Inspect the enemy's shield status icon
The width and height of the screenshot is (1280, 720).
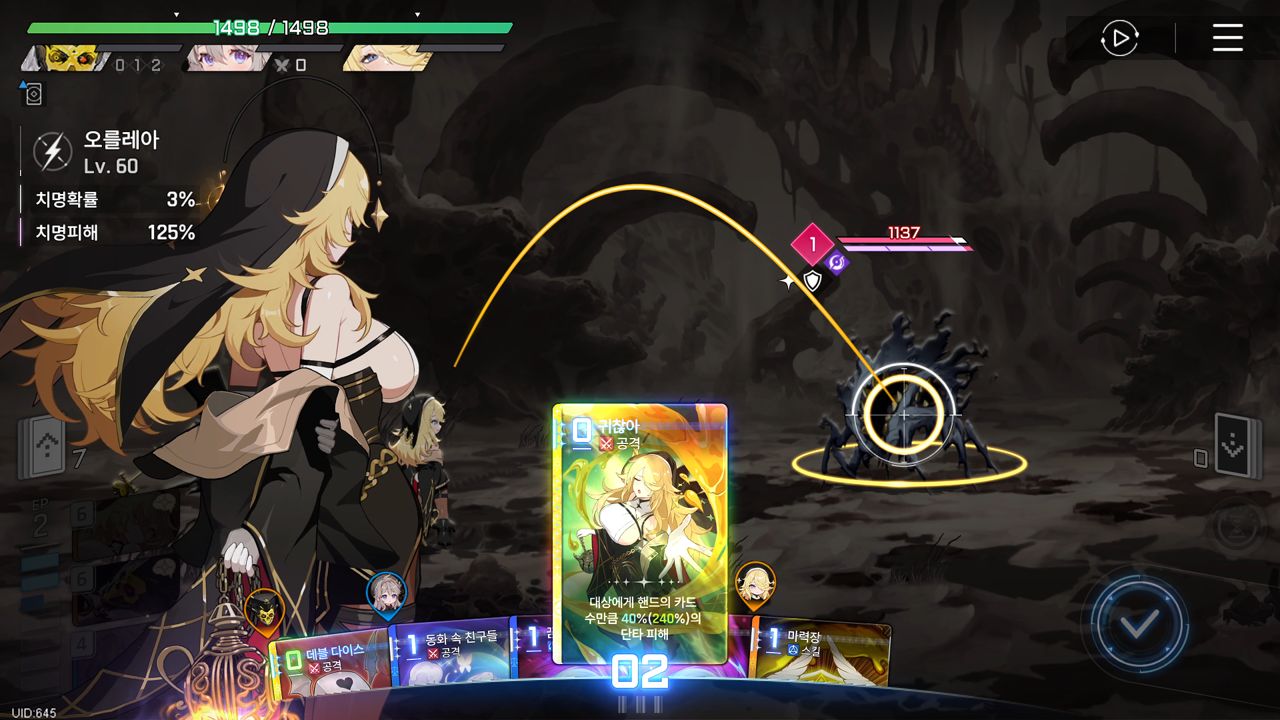coord(813,282)
